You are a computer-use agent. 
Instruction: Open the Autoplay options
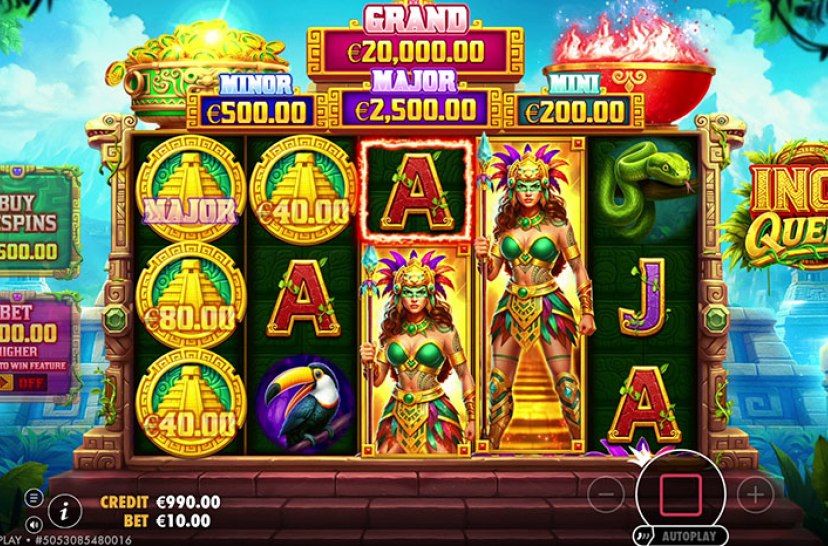(x=674, y=532)
